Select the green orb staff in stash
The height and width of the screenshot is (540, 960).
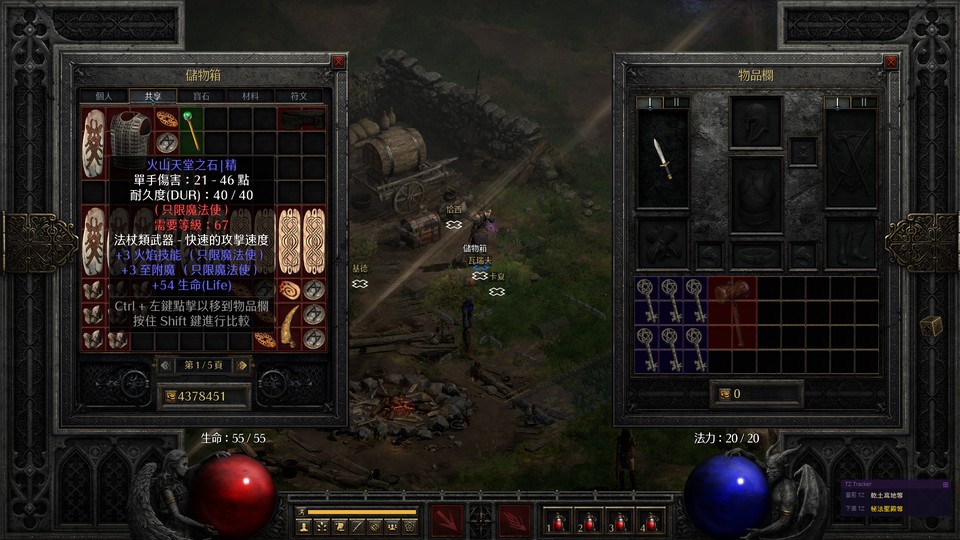(x=189, y=131)
